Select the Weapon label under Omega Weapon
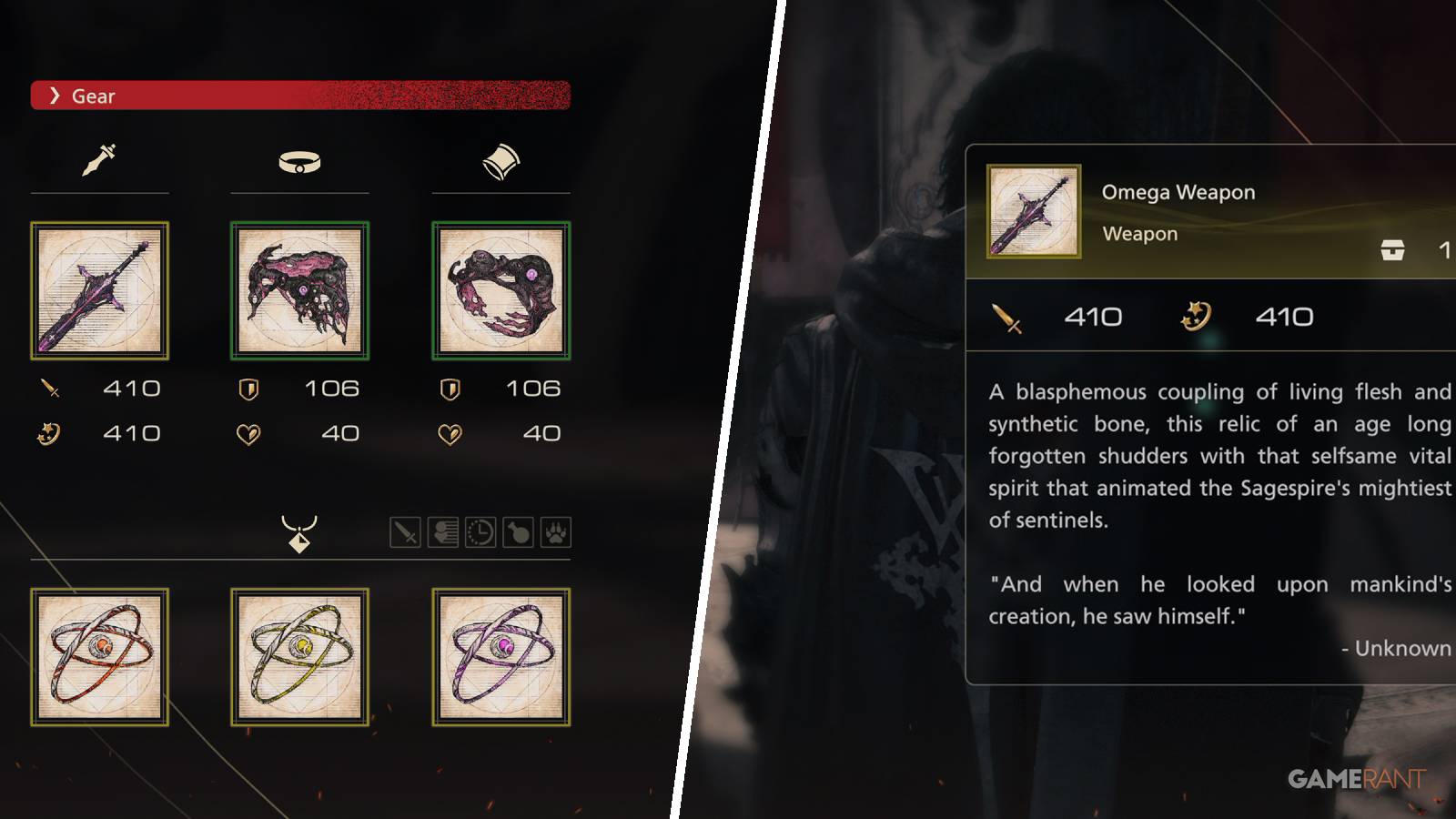 pos(1139,234)
